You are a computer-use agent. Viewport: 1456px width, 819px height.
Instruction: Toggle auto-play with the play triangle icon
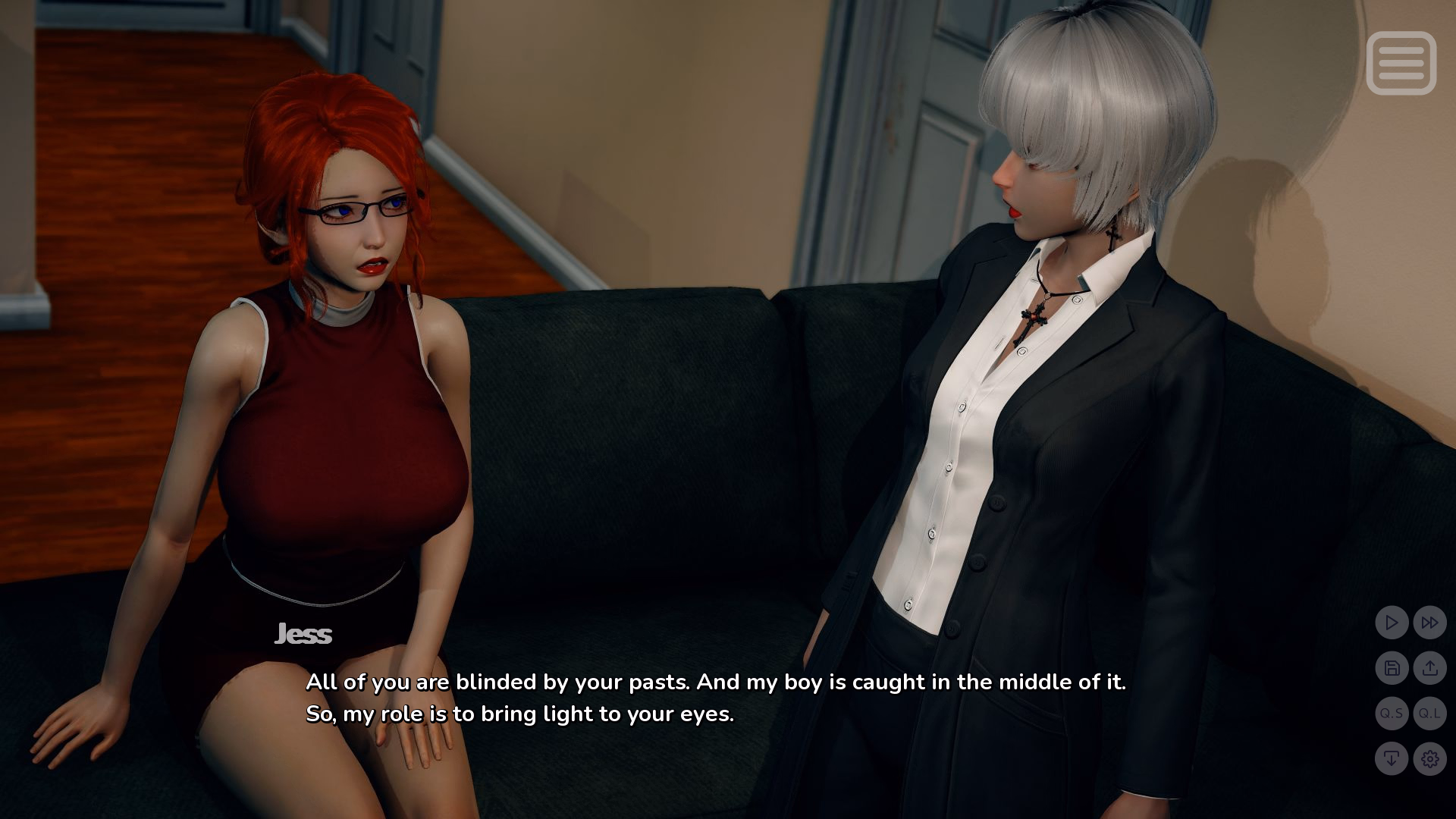[1392, 623]
